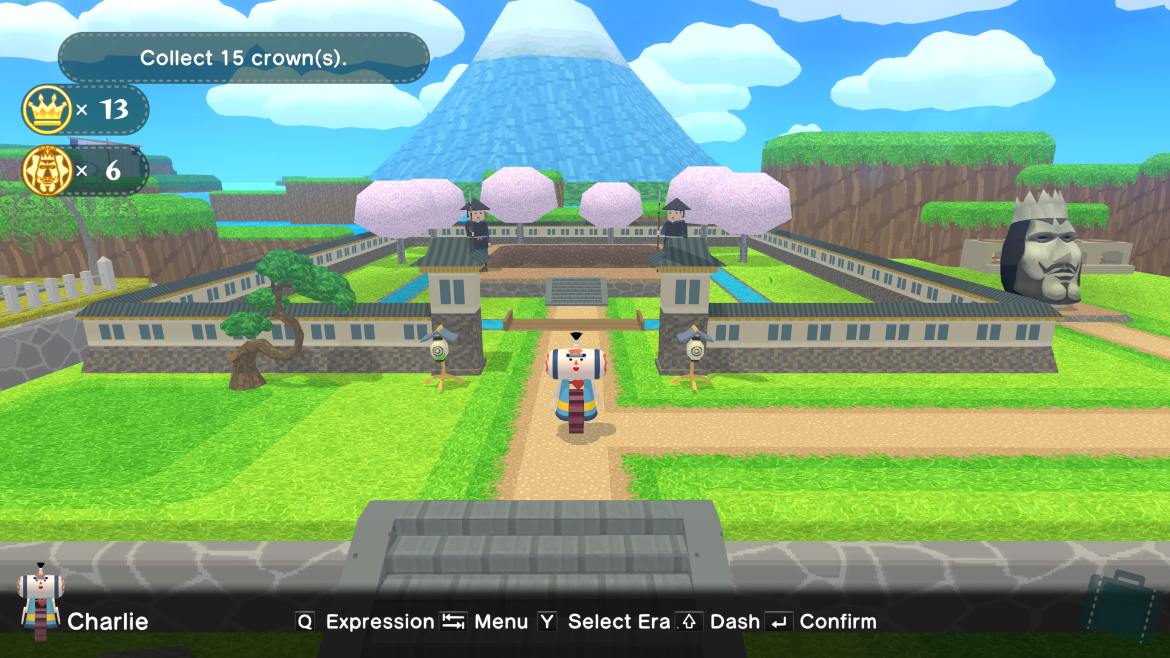The image size is (1170, 658).
Task: Click Charlie's character portrait
Action: [x=38, y=601]
